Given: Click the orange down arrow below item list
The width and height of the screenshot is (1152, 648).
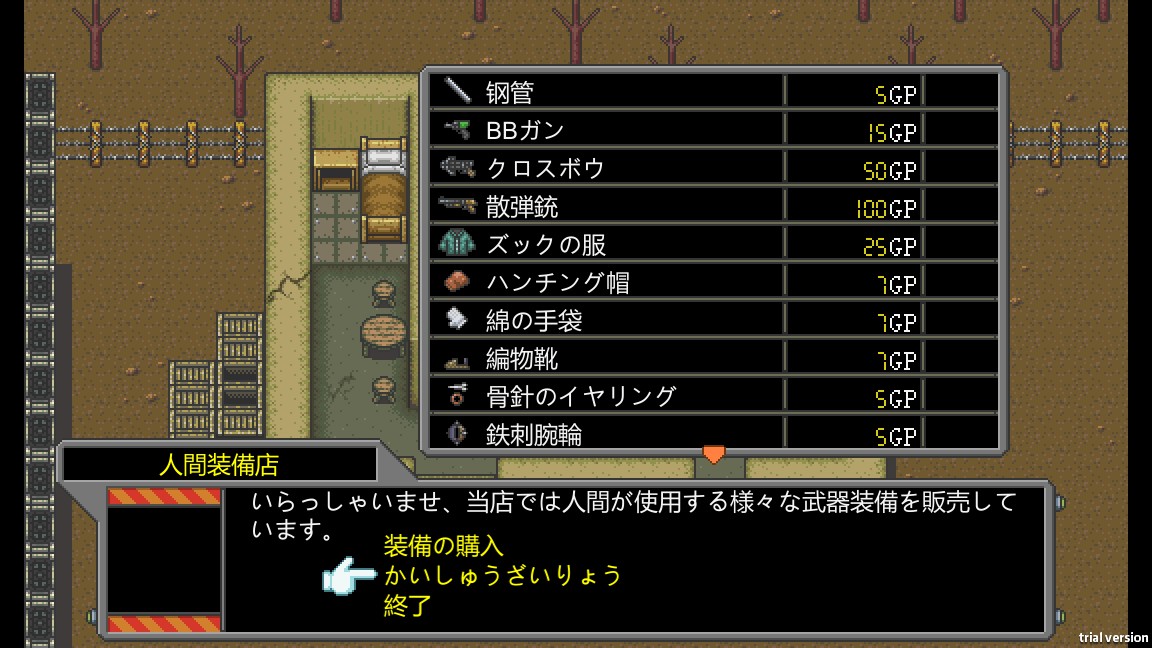Looking at the screenshot, I should click(x=713, y=454).
